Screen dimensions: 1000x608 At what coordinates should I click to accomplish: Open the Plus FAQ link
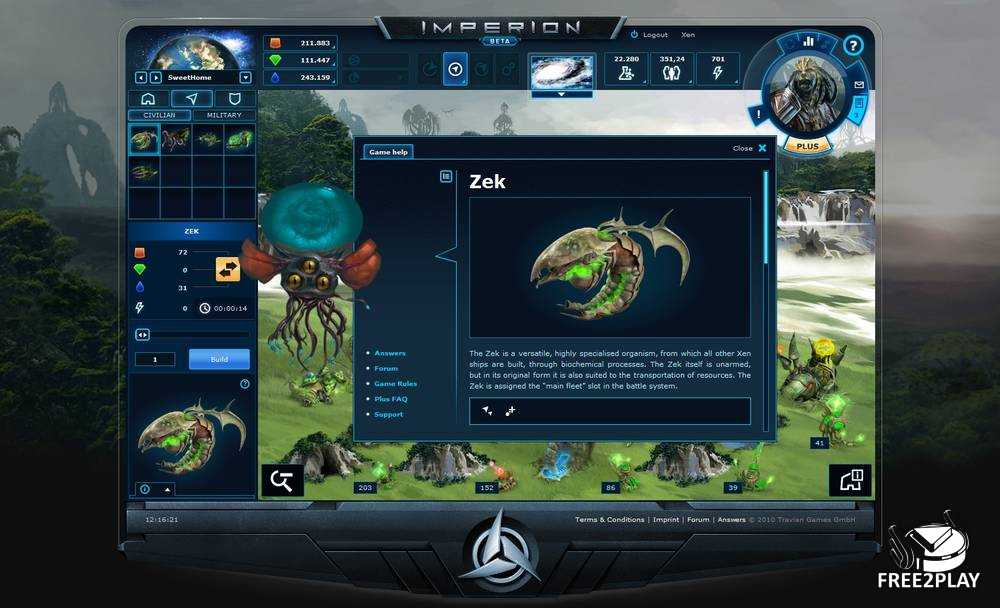(390, 399)
